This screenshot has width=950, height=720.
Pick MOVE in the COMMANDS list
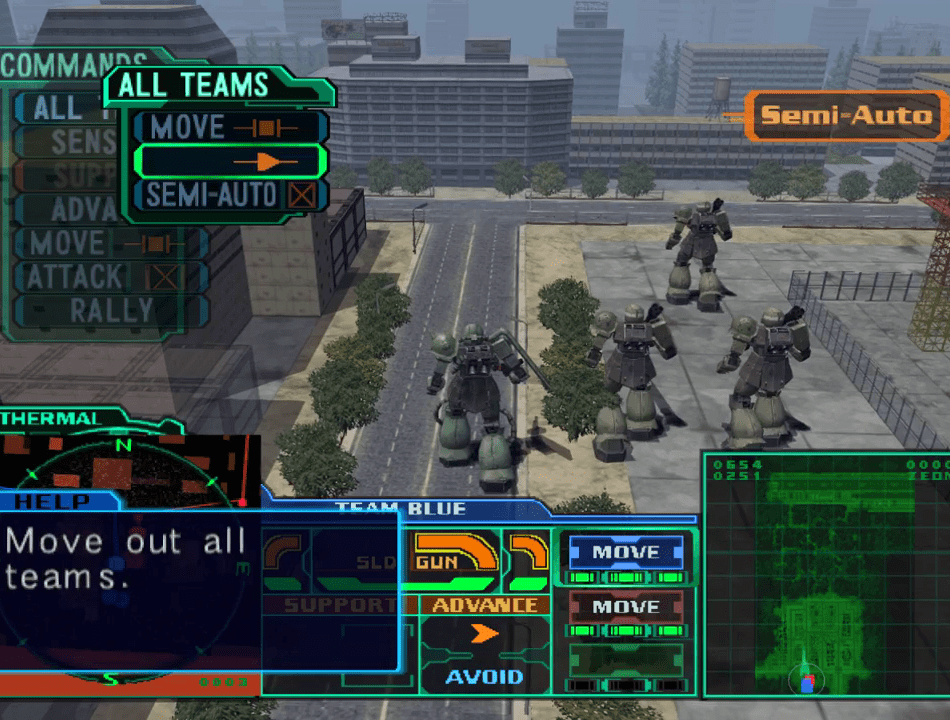(110, 243)
